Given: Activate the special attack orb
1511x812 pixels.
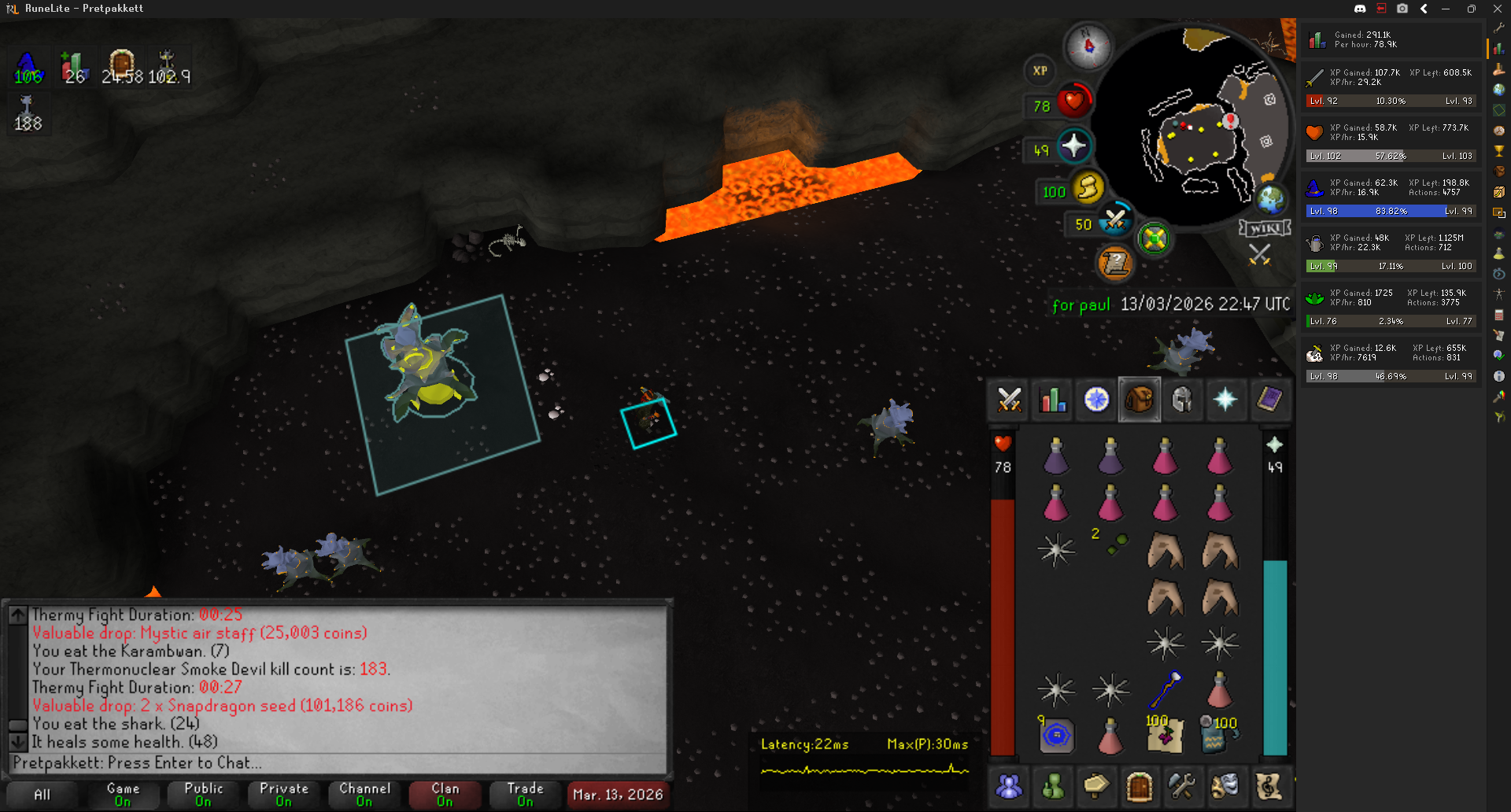Looking at the screenshot, I should (1115, 221).
